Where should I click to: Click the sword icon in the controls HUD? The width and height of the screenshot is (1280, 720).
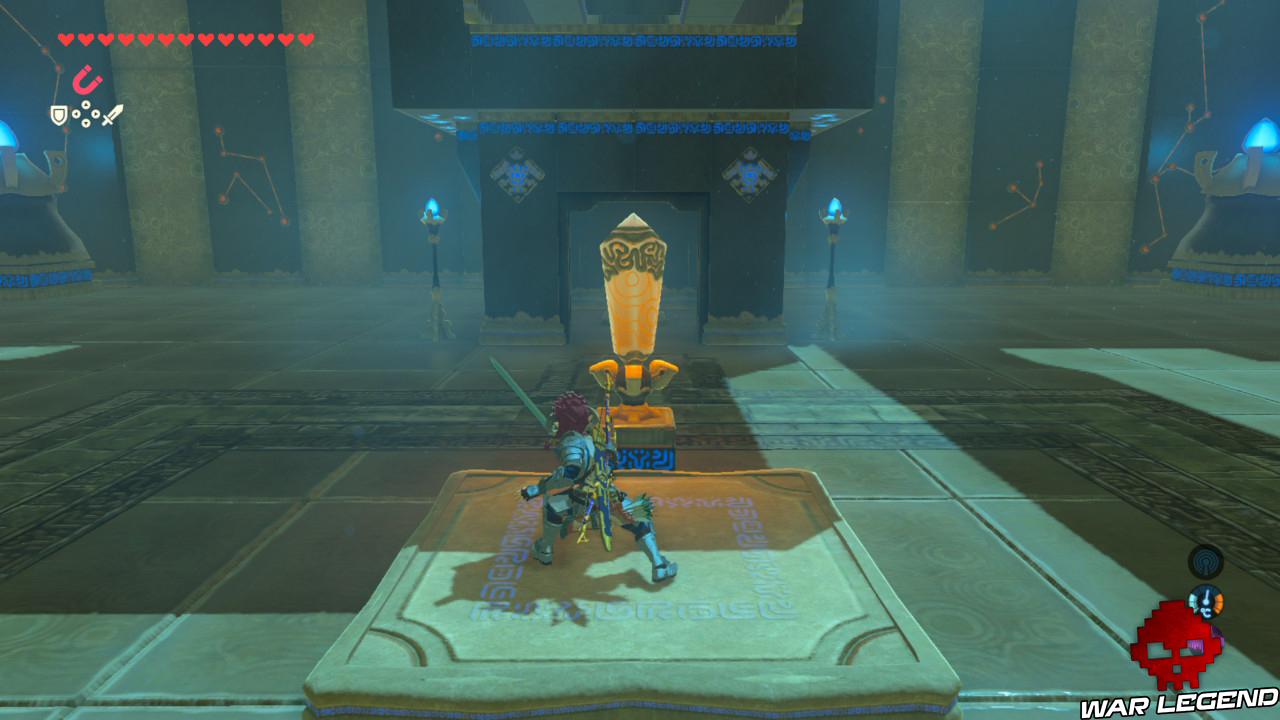(x=113, y=115)
